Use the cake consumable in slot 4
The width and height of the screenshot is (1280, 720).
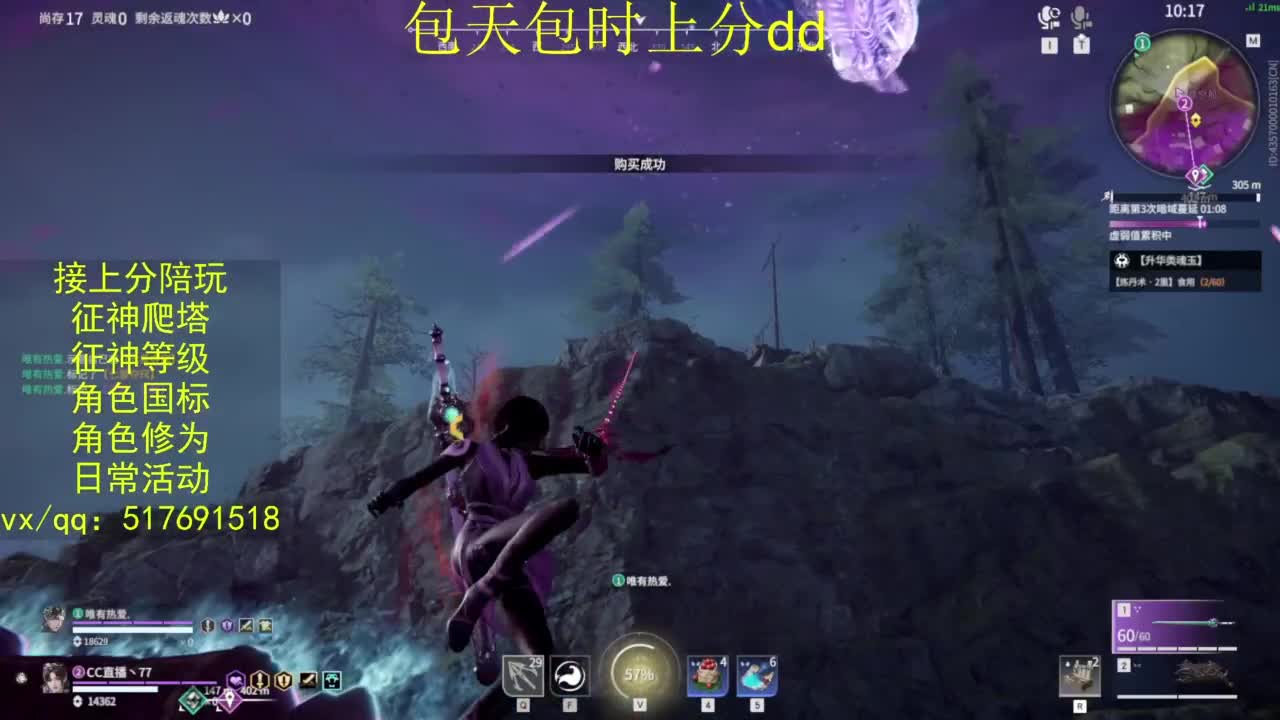pyautogui.click(x=706, y=675)
